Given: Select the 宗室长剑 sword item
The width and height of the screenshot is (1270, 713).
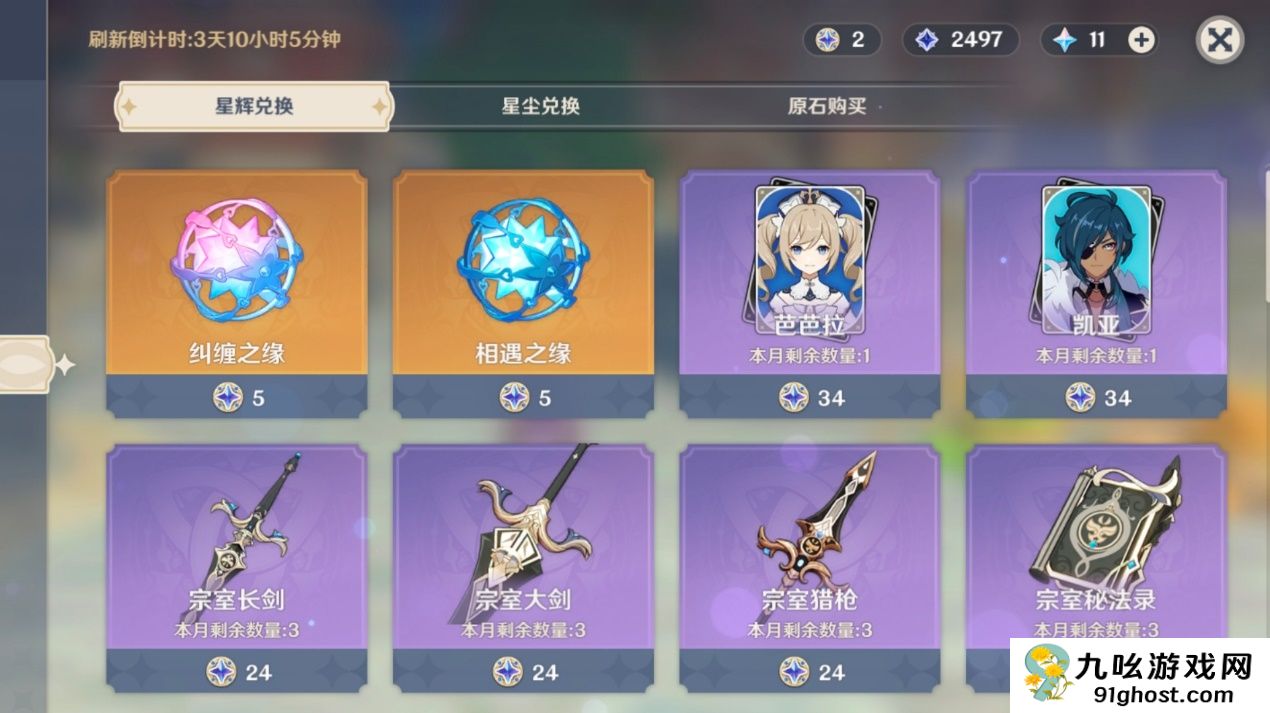Looking at the screenshot, I should click(x=237, y=560).
